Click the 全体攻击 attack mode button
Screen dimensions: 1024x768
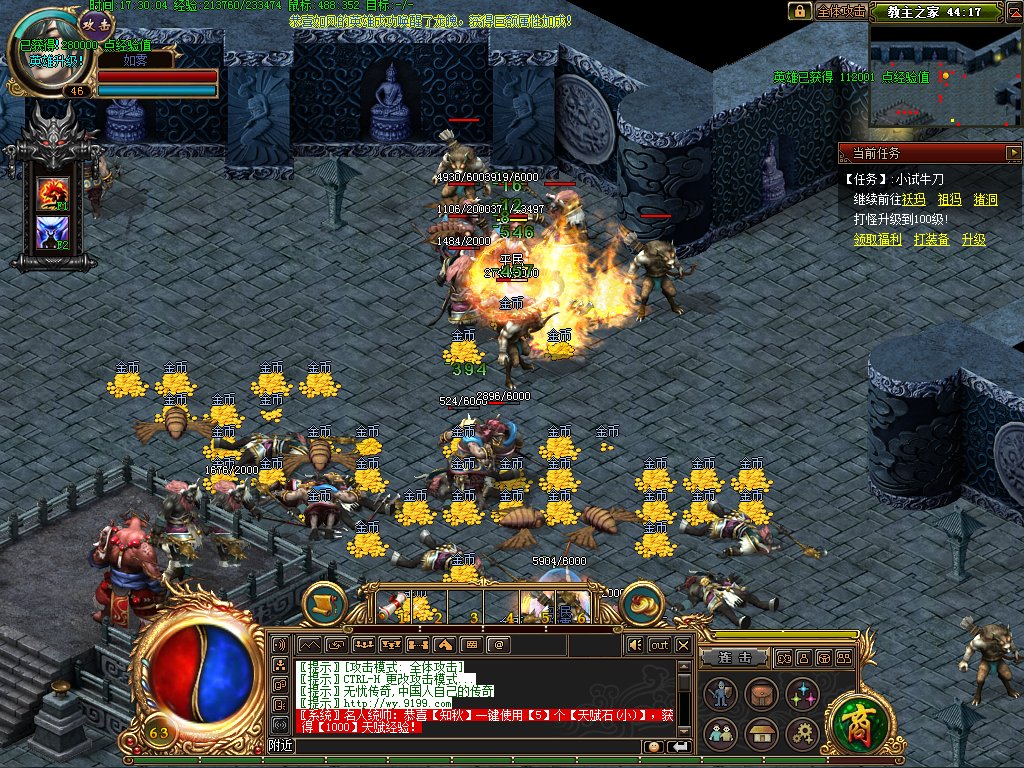840,11
